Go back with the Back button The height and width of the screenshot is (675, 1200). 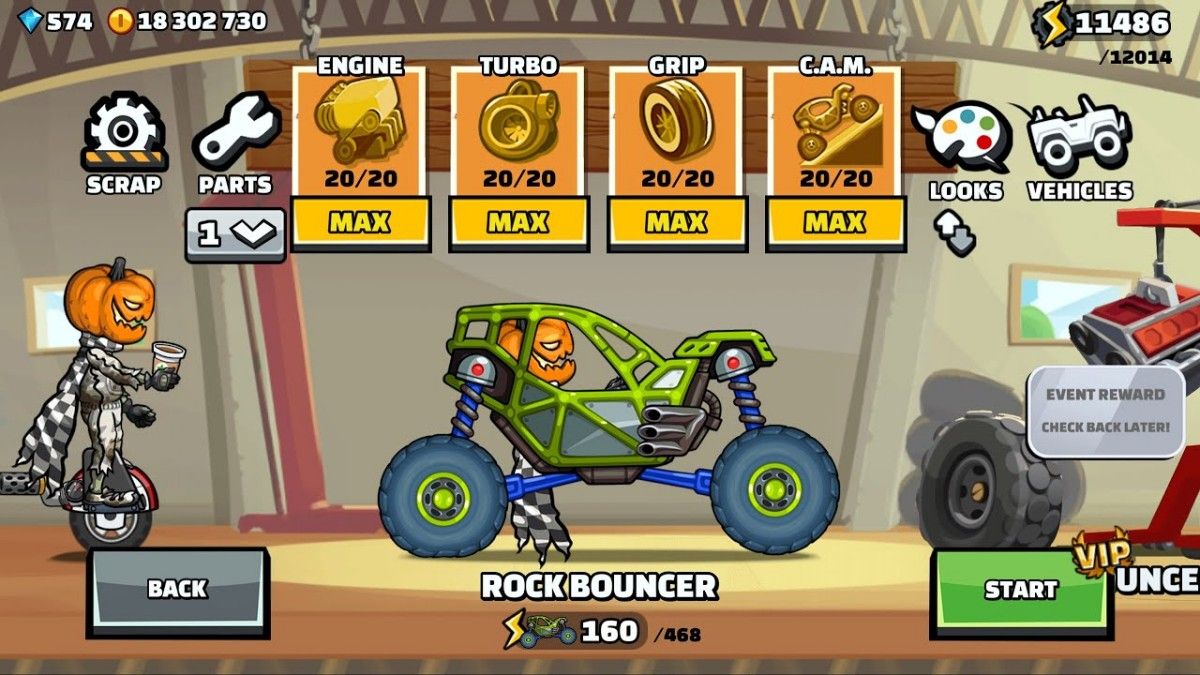click(x=177, y=589)
